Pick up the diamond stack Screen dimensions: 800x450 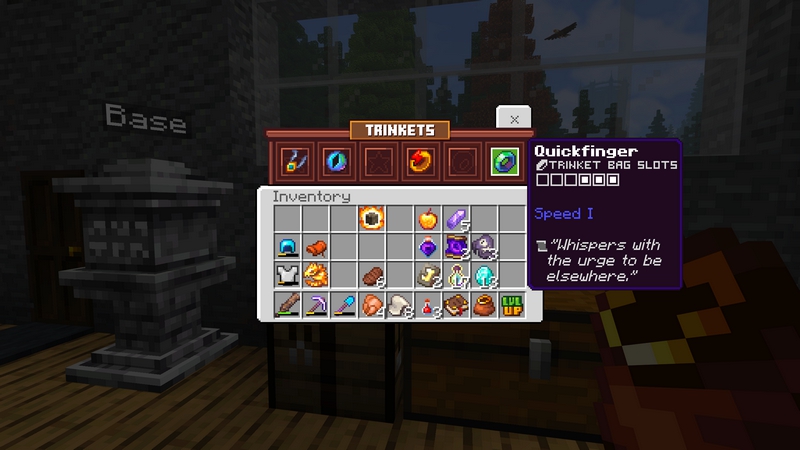pyautogui.click(x=485, y=276)
